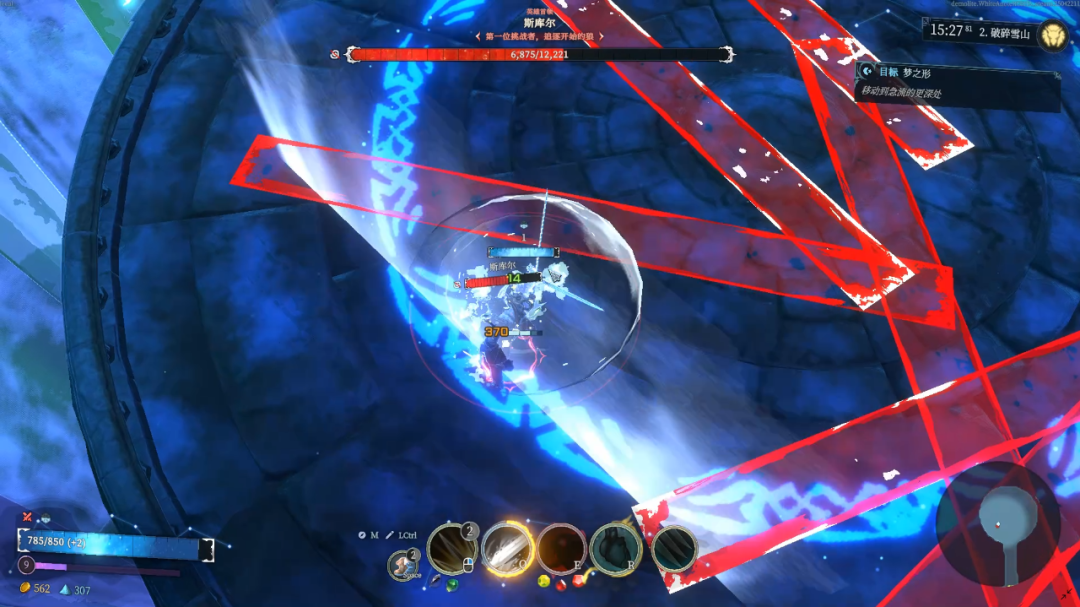Viewport: 1080px width, 607px height.
Task: Select the primary attack ability with mouse icon
Action: click(x=452, y=548)
